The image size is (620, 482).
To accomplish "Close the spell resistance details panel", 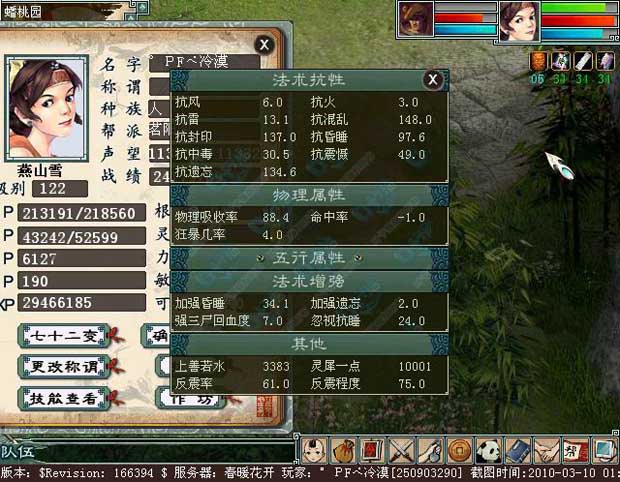I will 432,79.
